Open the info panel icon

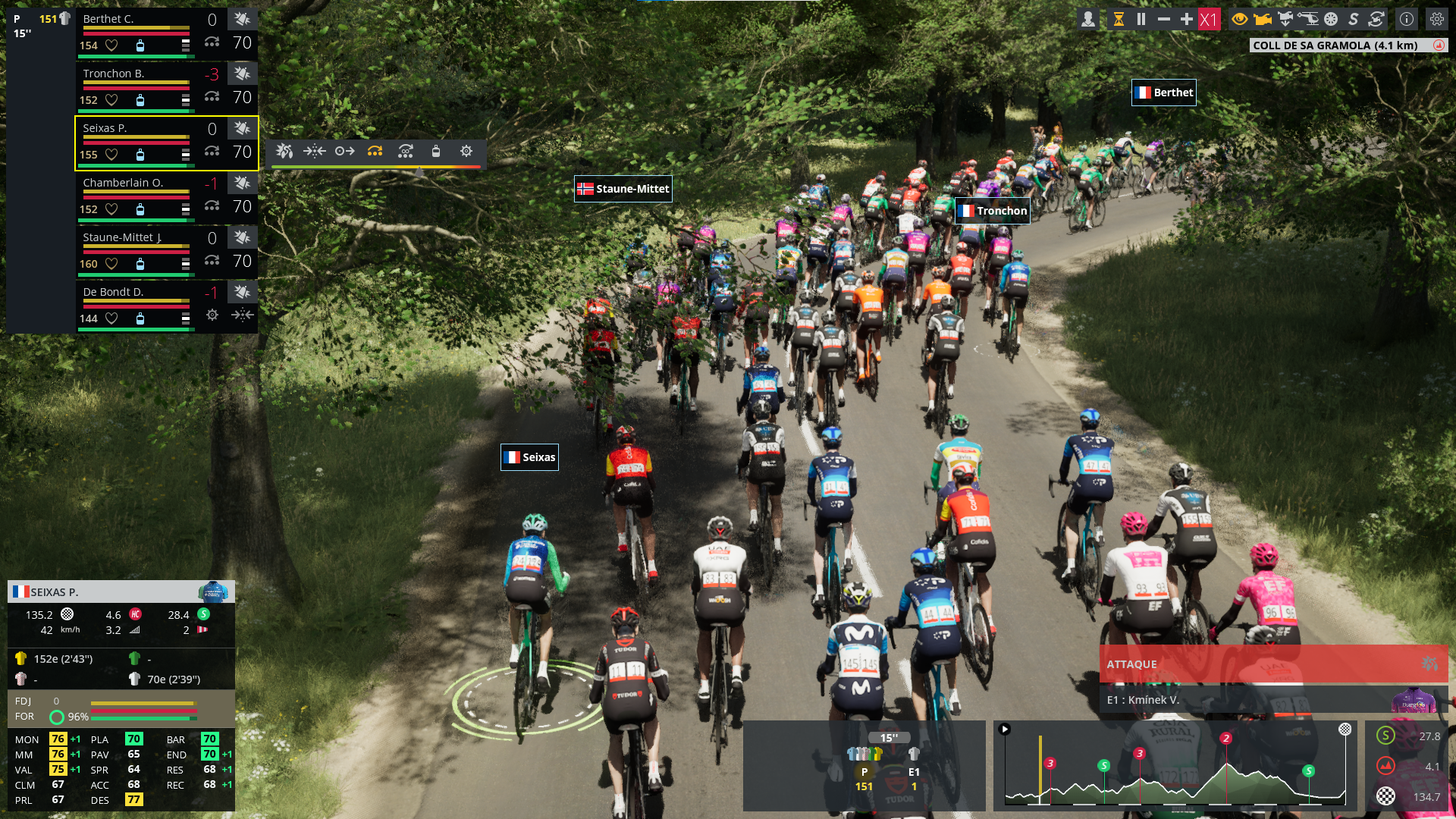tap(1407, 20)
